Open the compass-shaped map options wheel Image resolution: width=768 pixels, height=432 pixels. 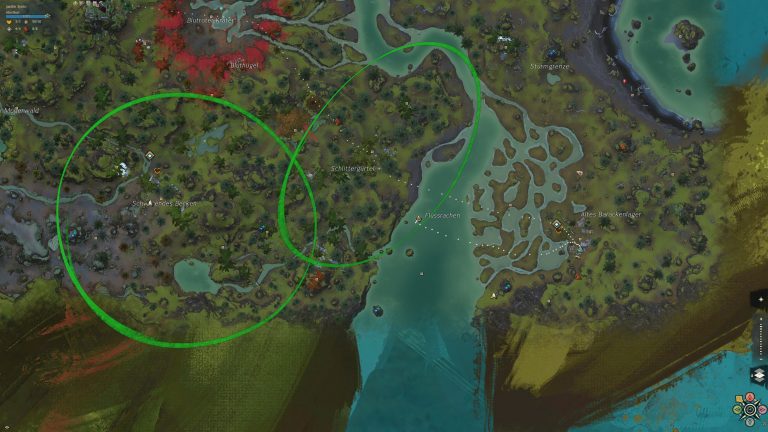[750, 409]
